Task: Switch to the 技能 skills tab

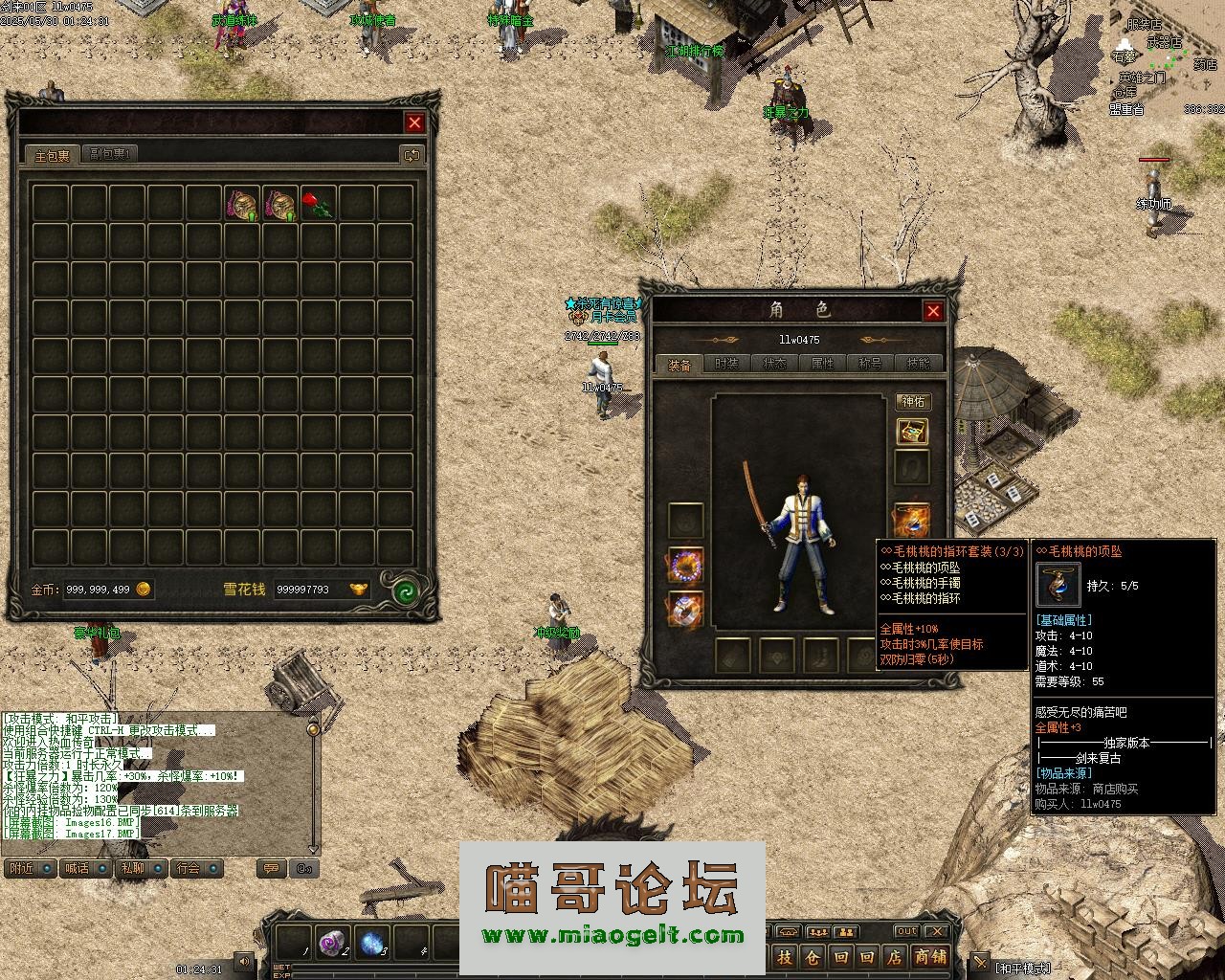Action: pyautogui.click(x=918, y=365)
